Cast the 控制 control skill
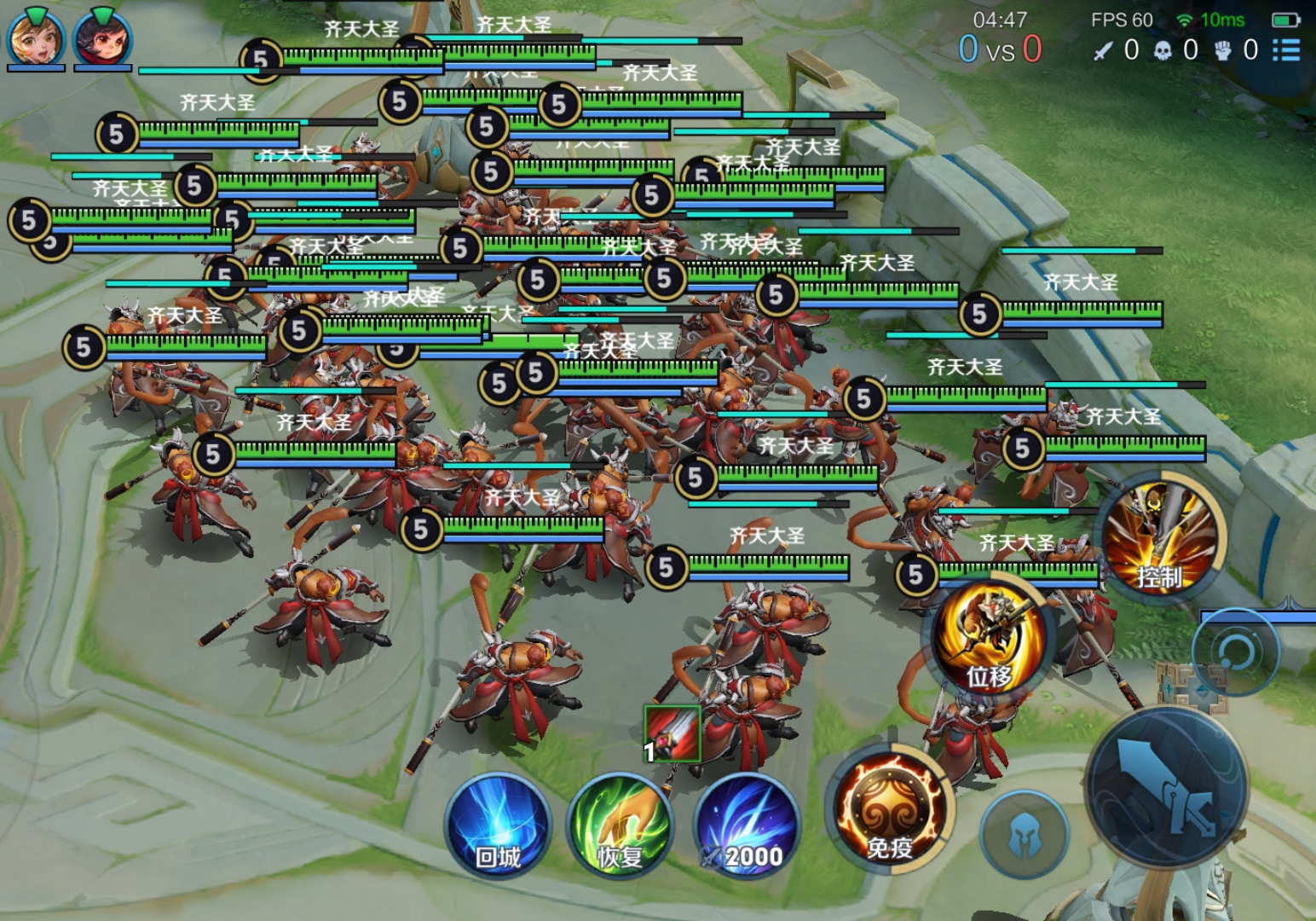 coord(1159,536)
